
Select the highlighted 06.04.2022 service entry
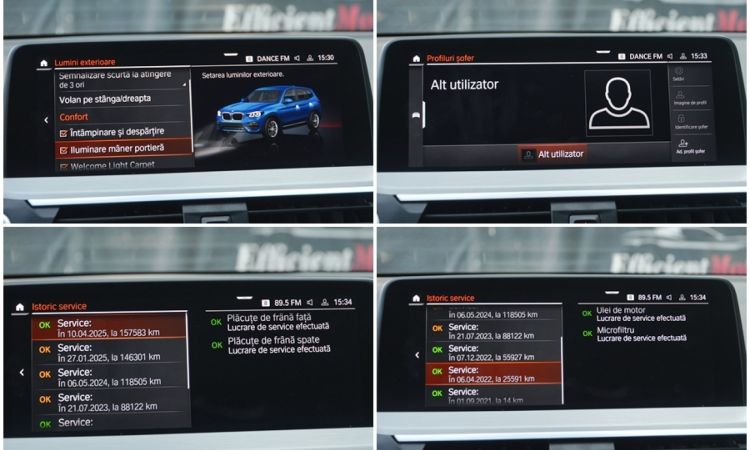tap(497, 372)
